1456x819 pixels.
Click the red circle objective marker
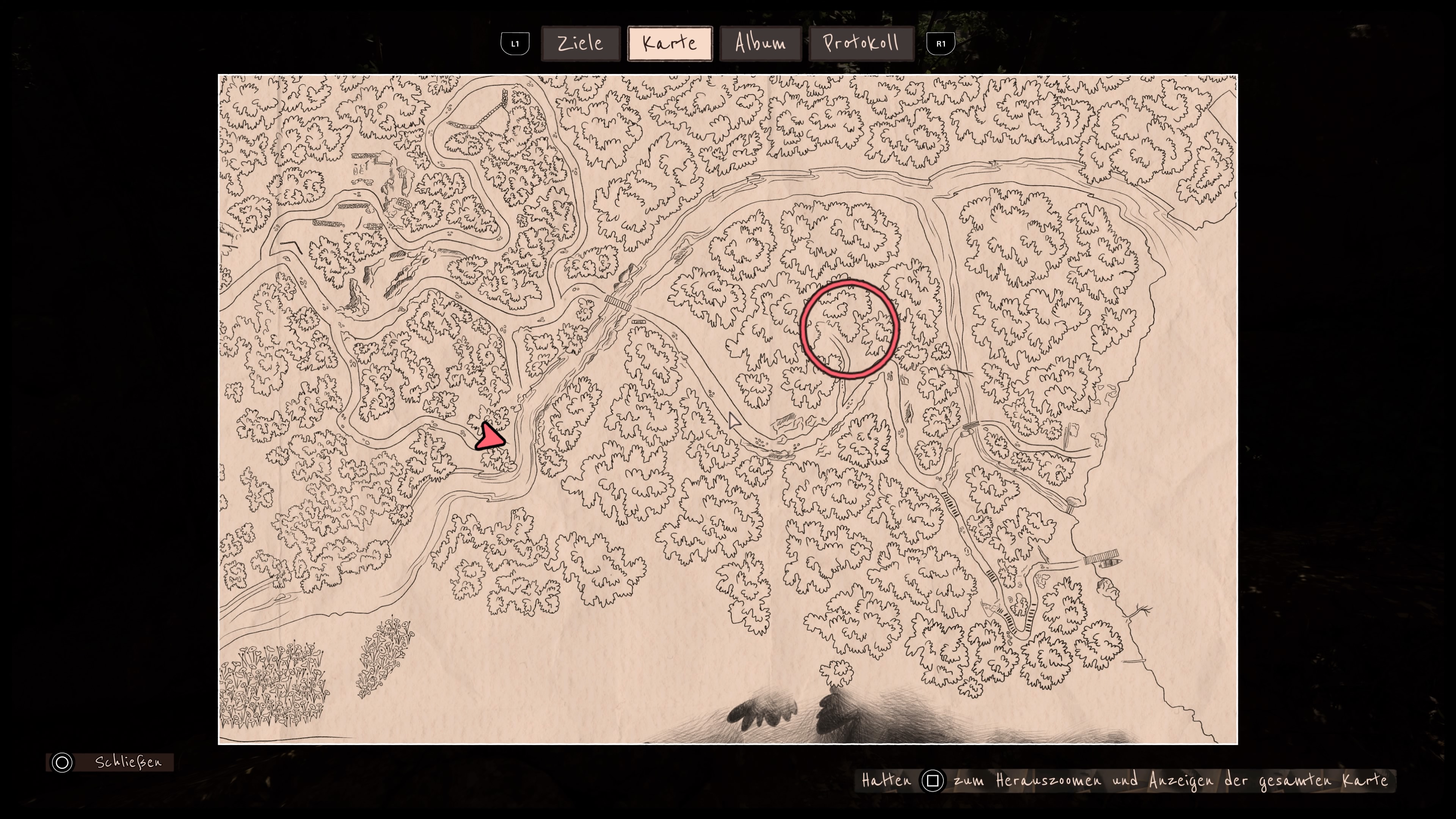[849, 329]
